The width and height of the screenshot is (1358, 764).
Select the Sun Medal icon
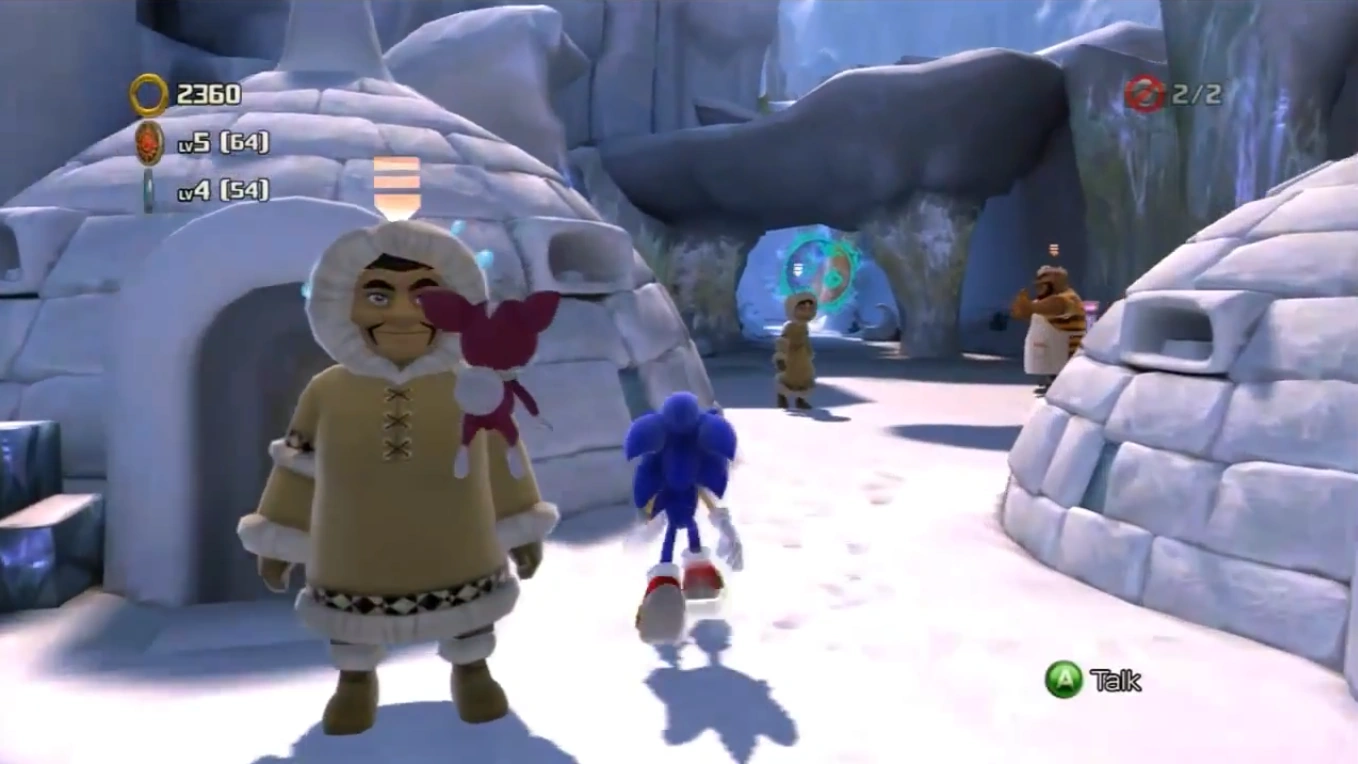[150, 143]
